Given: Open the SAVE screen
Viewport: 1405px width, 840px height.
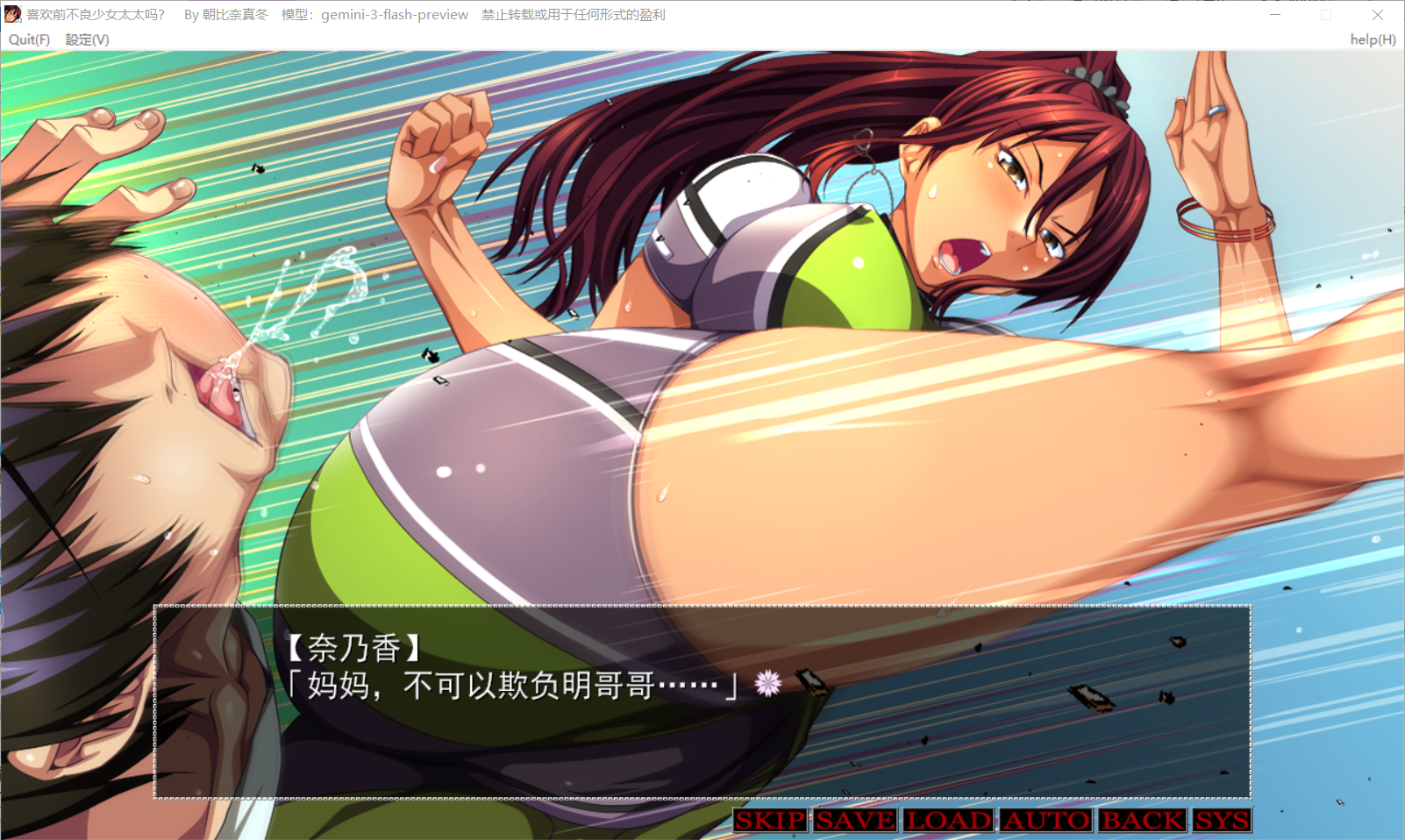Looking at the screenshot, I should coord(855,821).
